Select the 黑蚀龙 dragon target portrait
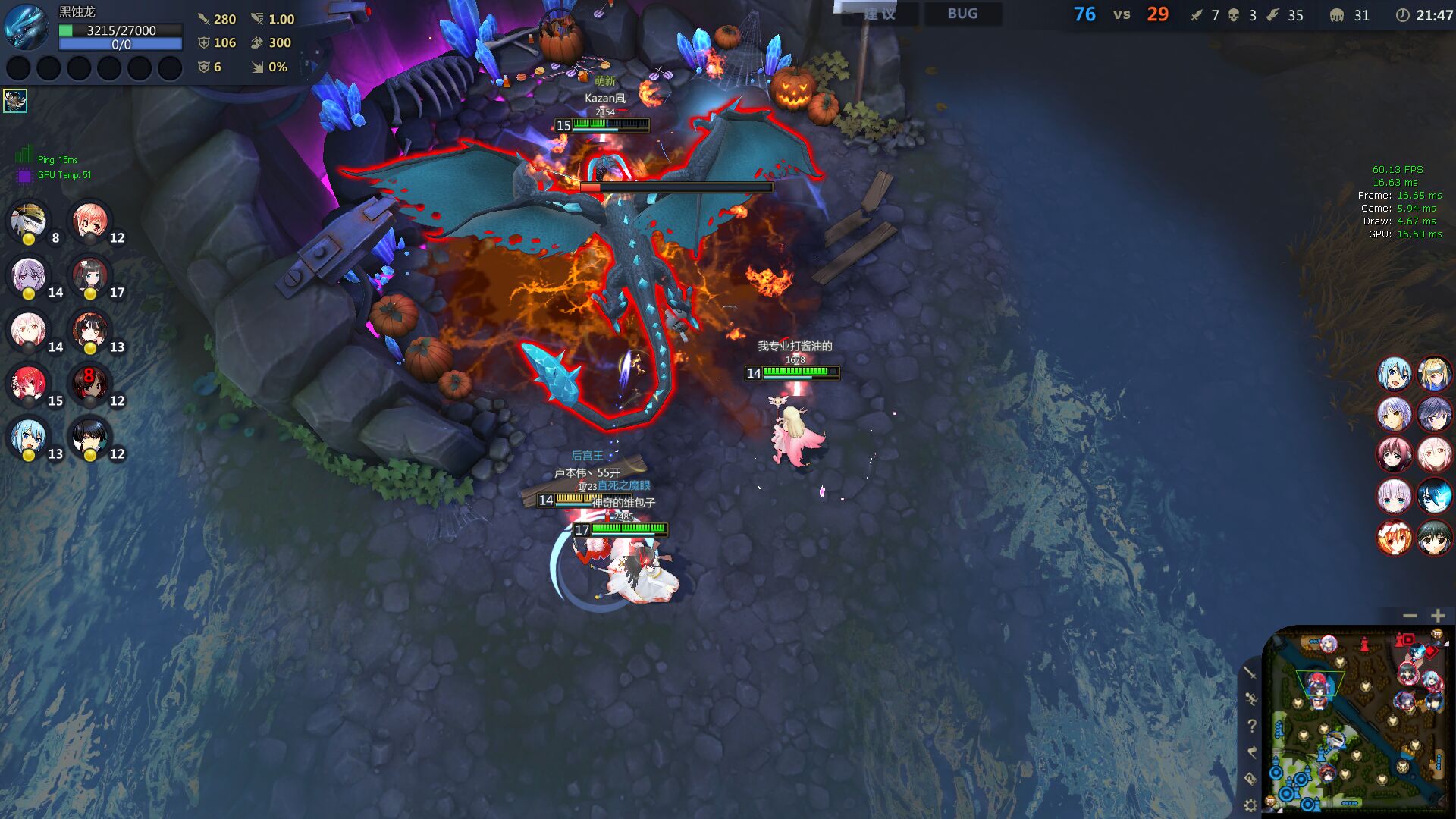This screenshot has width=1456, height=819. [27, 28]
